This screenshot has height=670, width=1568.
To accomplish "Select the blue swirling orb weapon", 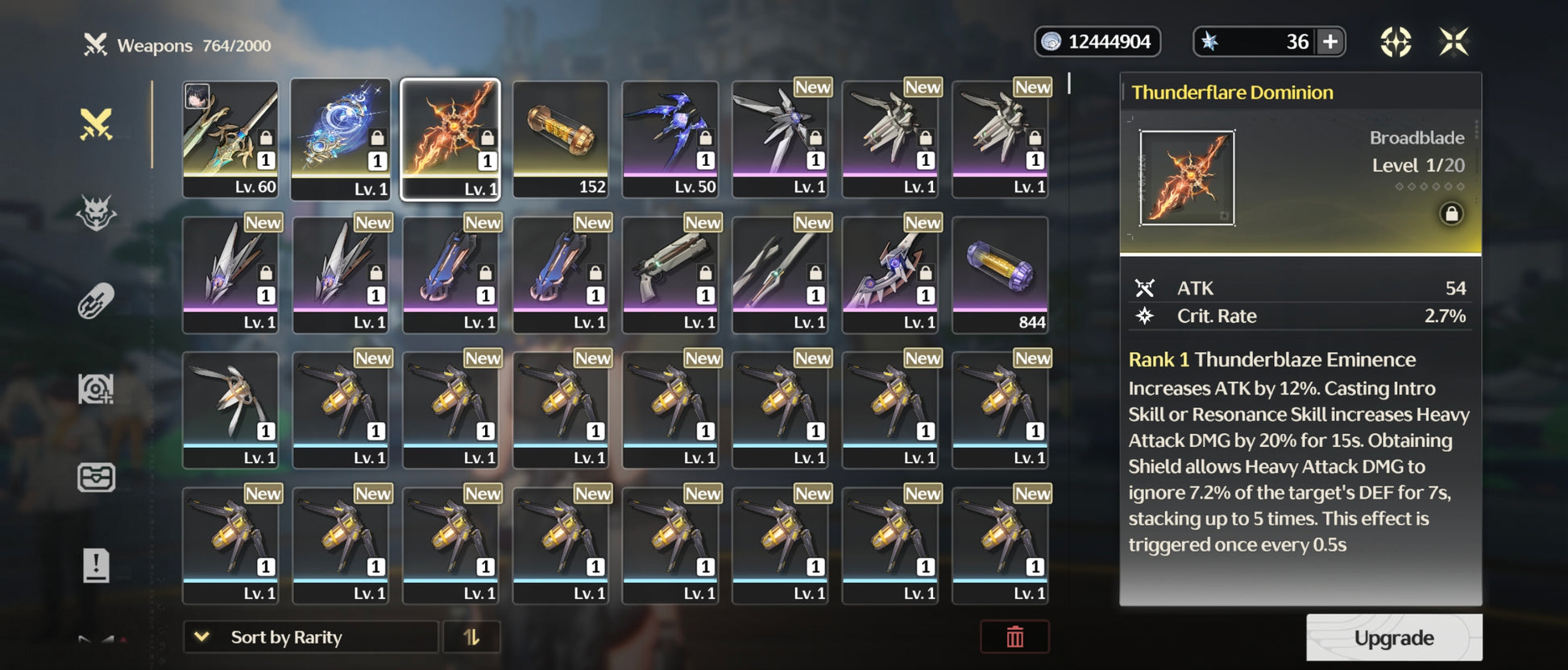I will [340, 139].
